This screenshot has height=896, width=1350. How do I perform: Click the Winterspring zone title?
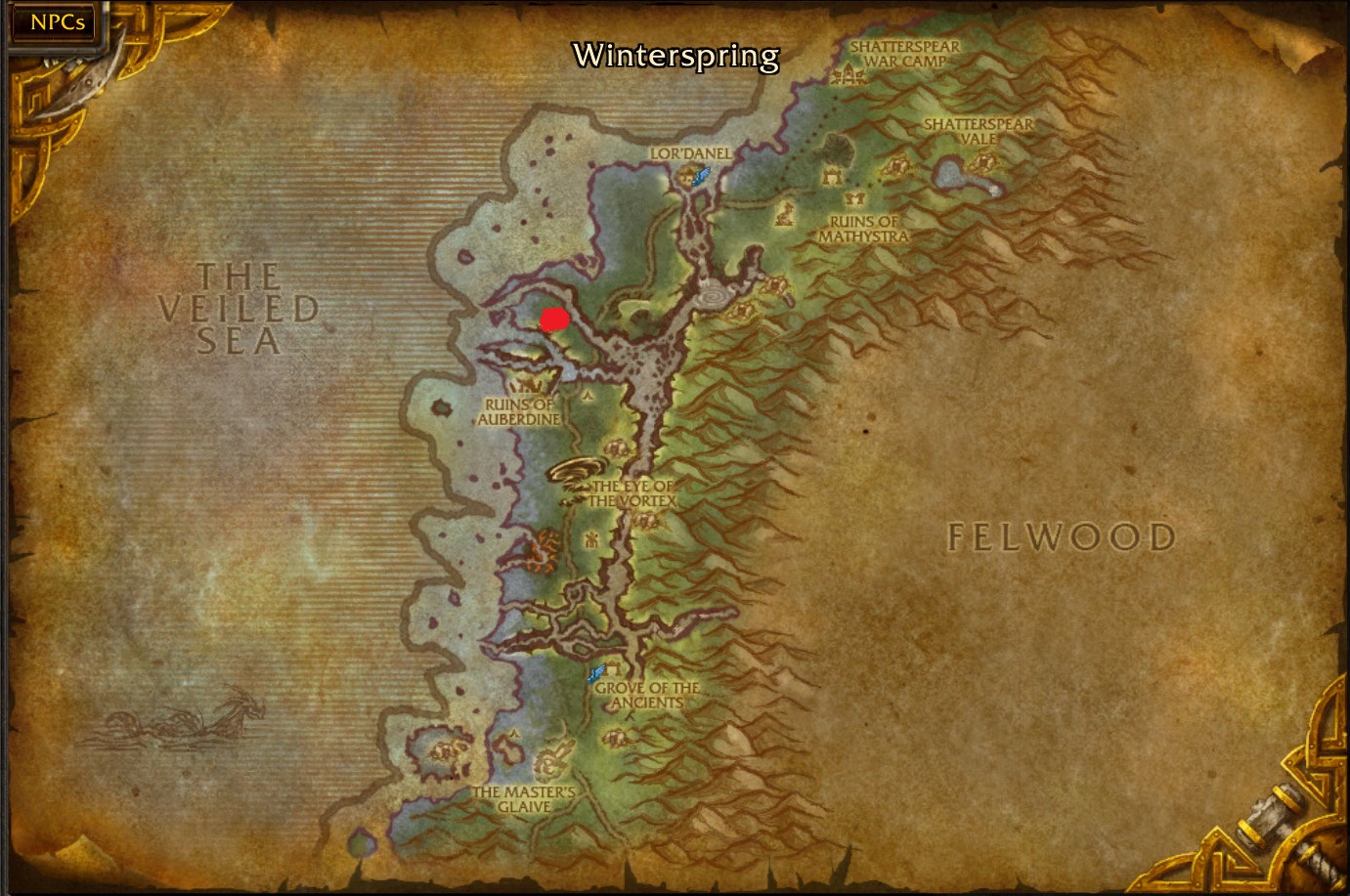[674, 59]
